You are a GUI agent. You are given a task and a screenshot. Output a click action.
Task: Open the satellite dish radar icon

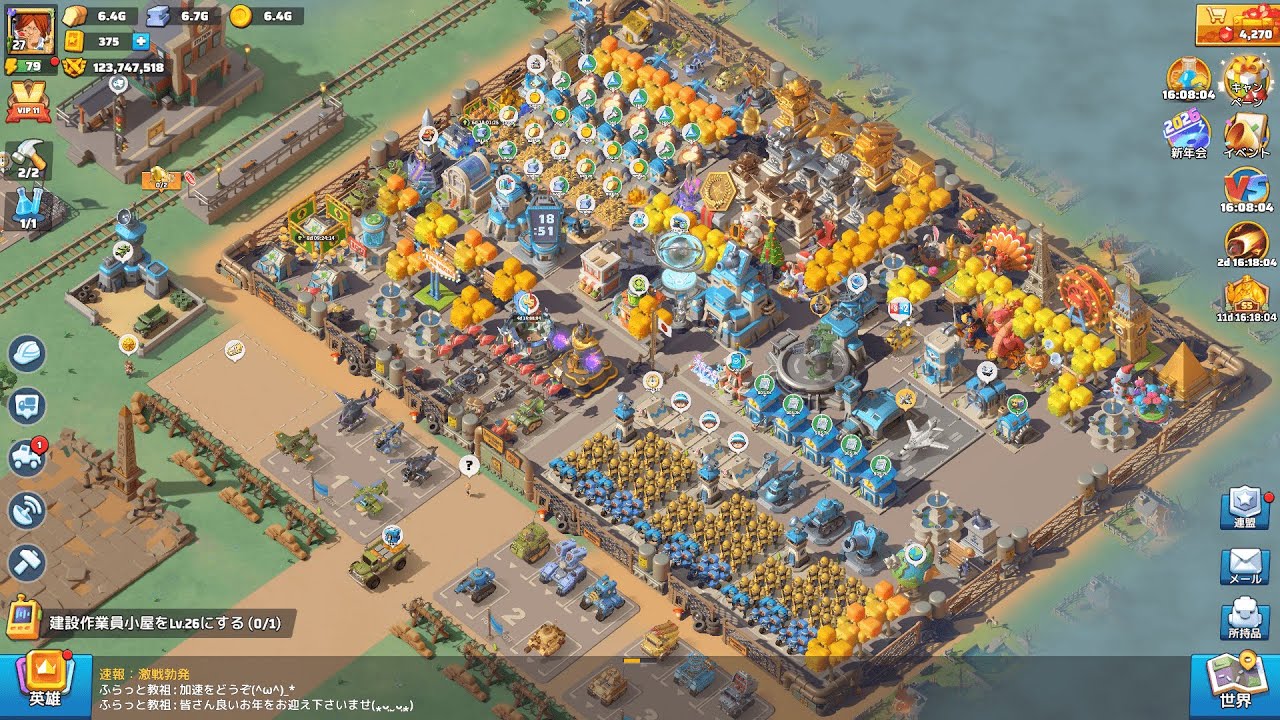click(x=27, y=510)
